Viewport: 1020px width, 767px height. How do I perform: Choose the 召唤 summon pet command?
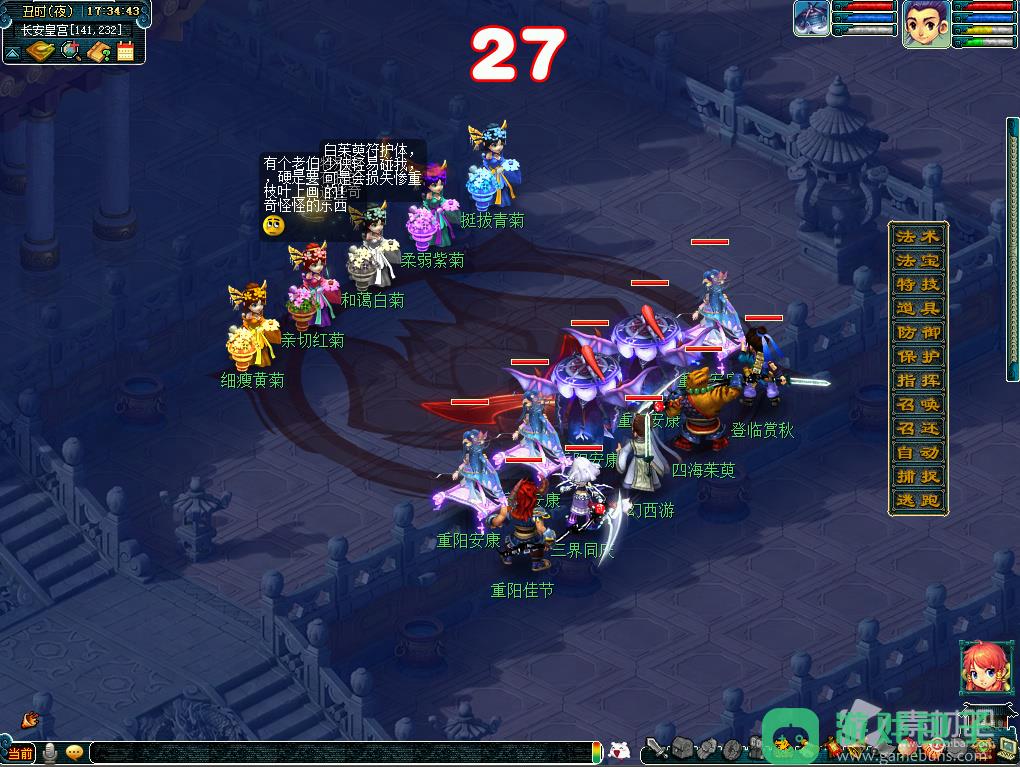918,405
